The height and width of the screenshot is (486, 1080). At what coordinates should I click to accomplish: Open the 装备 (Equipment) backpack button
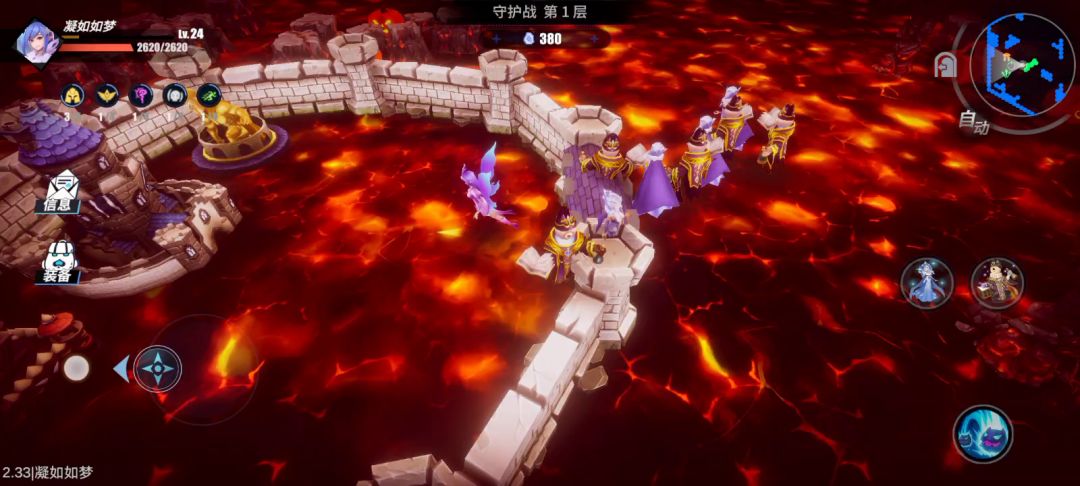pyautogui.click(x=60, y=262)
